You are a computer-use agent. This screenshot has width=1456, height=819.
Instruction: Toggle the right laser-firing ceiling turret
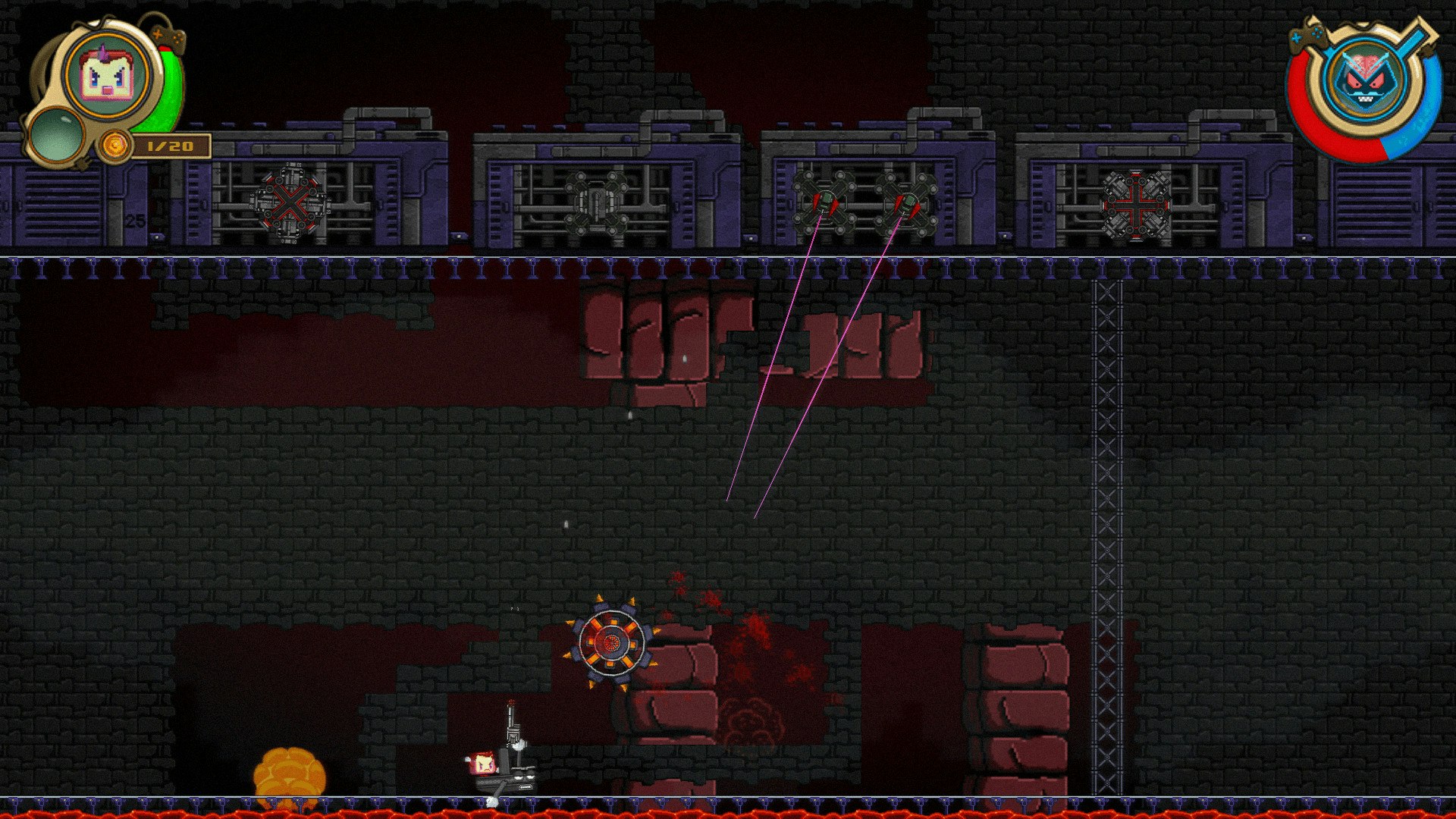908,203
